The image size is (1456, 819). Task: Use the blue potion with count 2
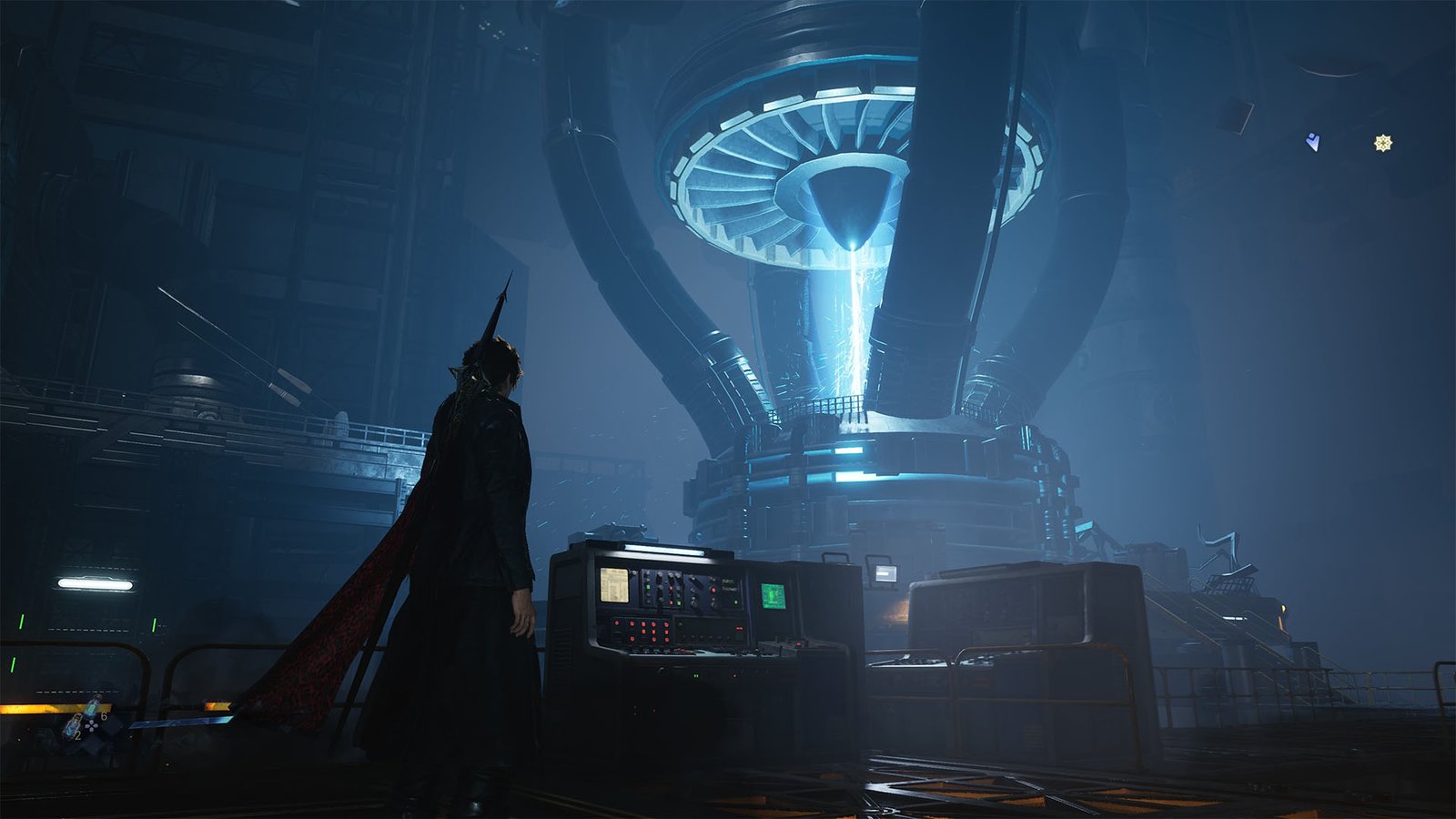point(73,726)
